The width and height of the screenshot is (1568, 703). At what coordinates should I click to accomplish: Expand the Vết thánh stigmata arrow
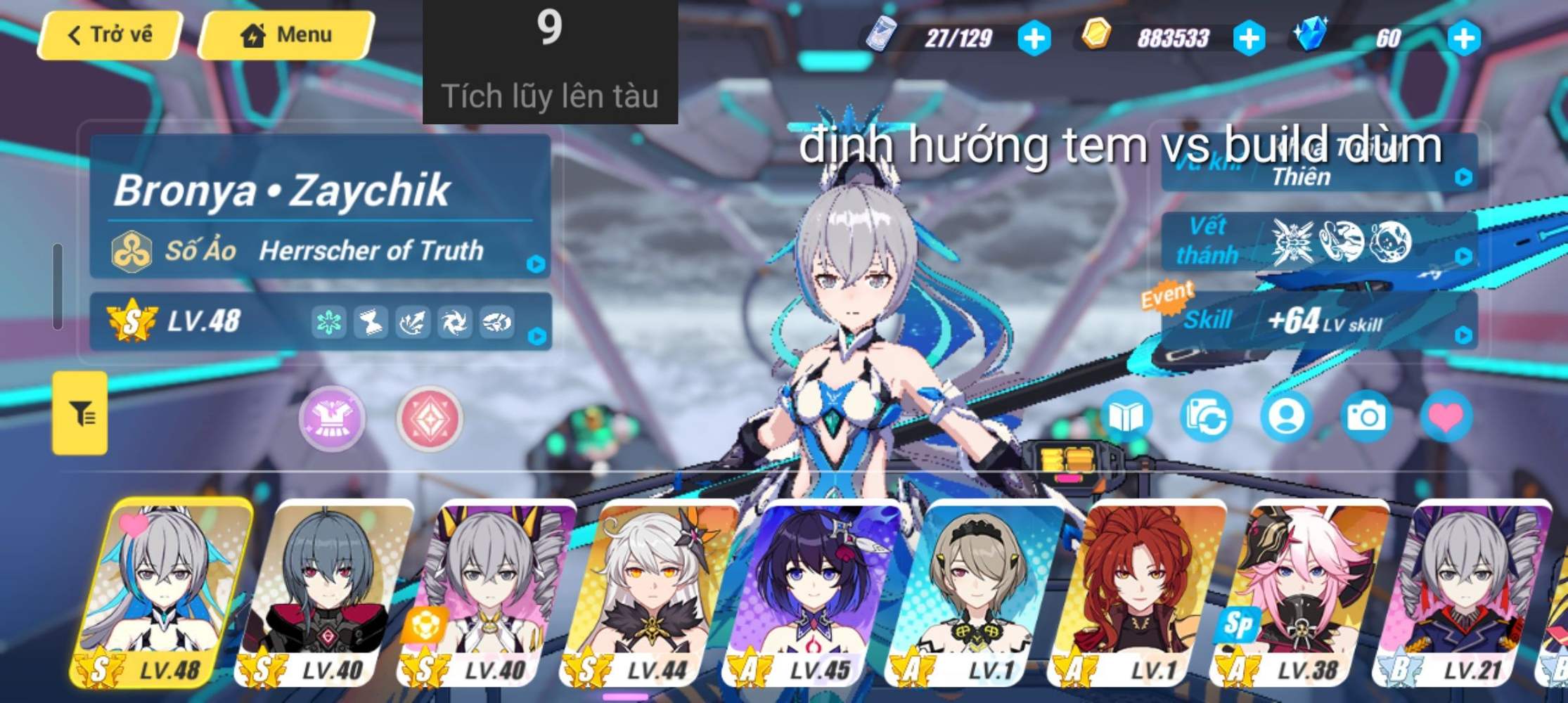[x=1463, y=257]
